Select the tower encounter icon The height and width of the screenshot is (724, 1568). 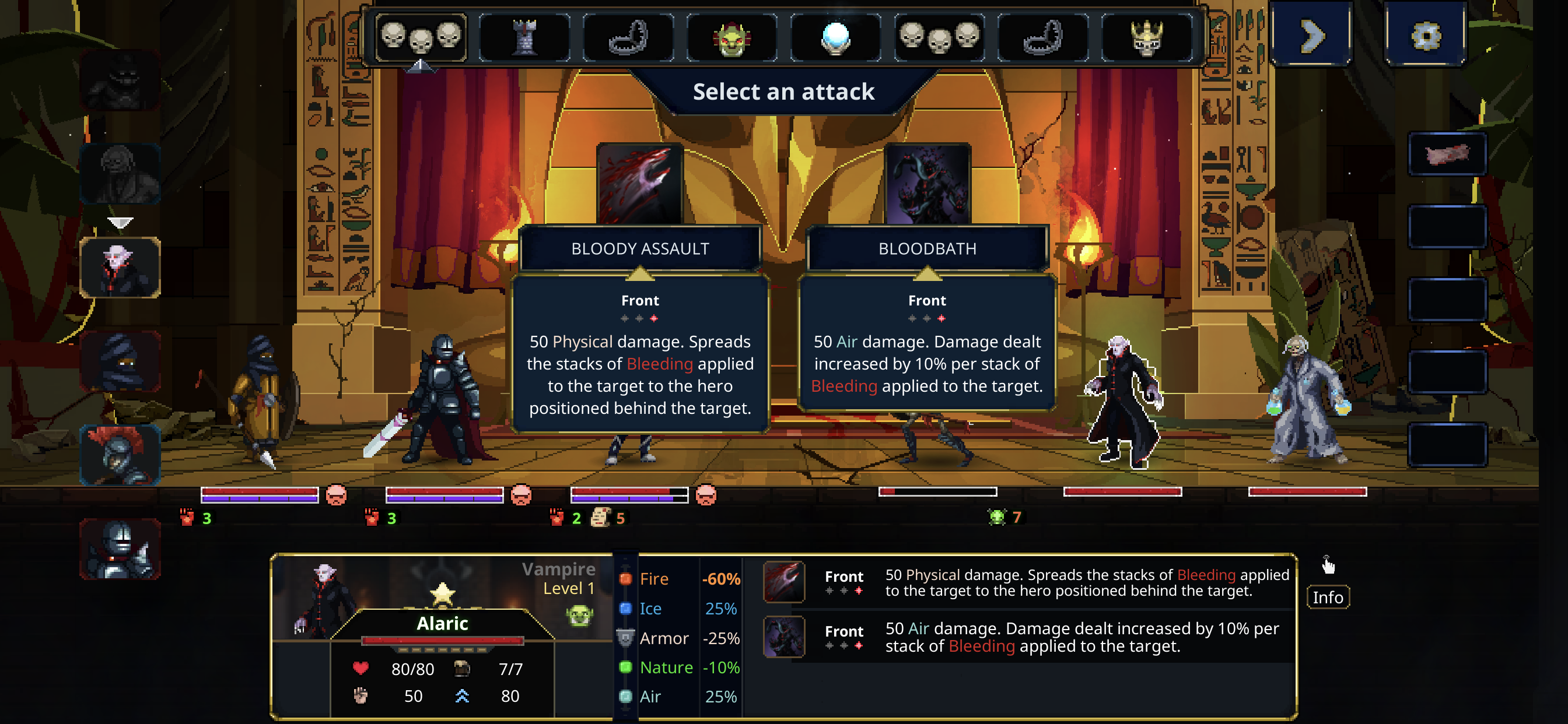523,37
